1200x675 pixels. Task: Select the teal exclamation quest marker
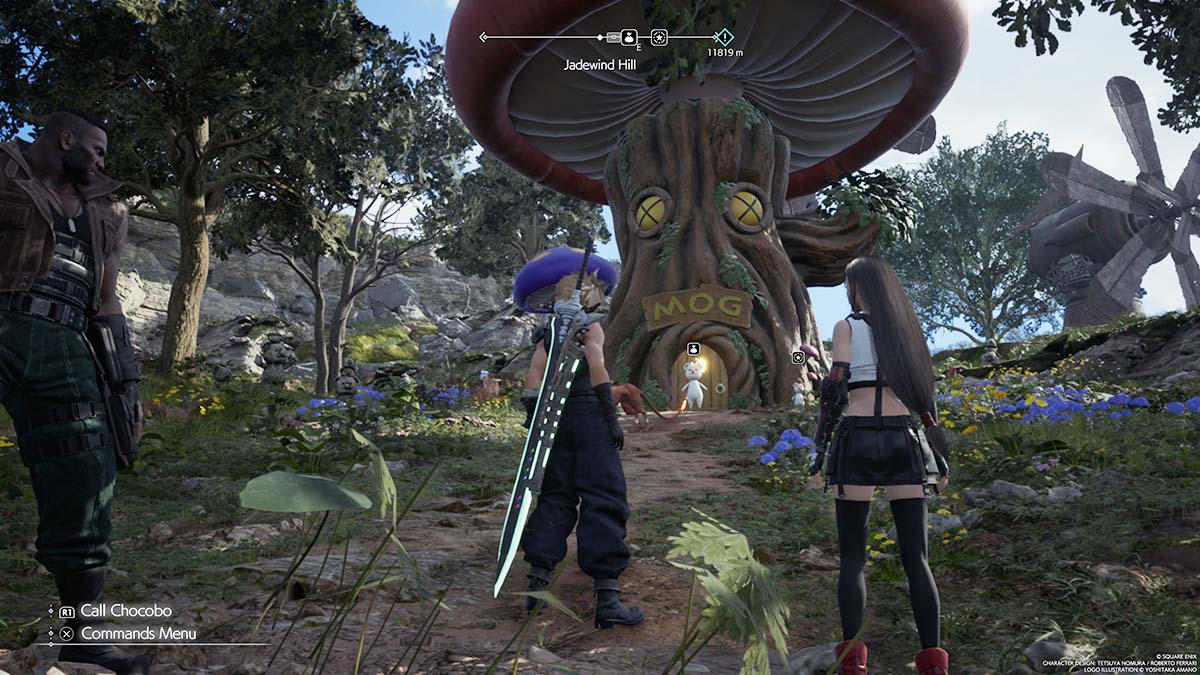724,37
